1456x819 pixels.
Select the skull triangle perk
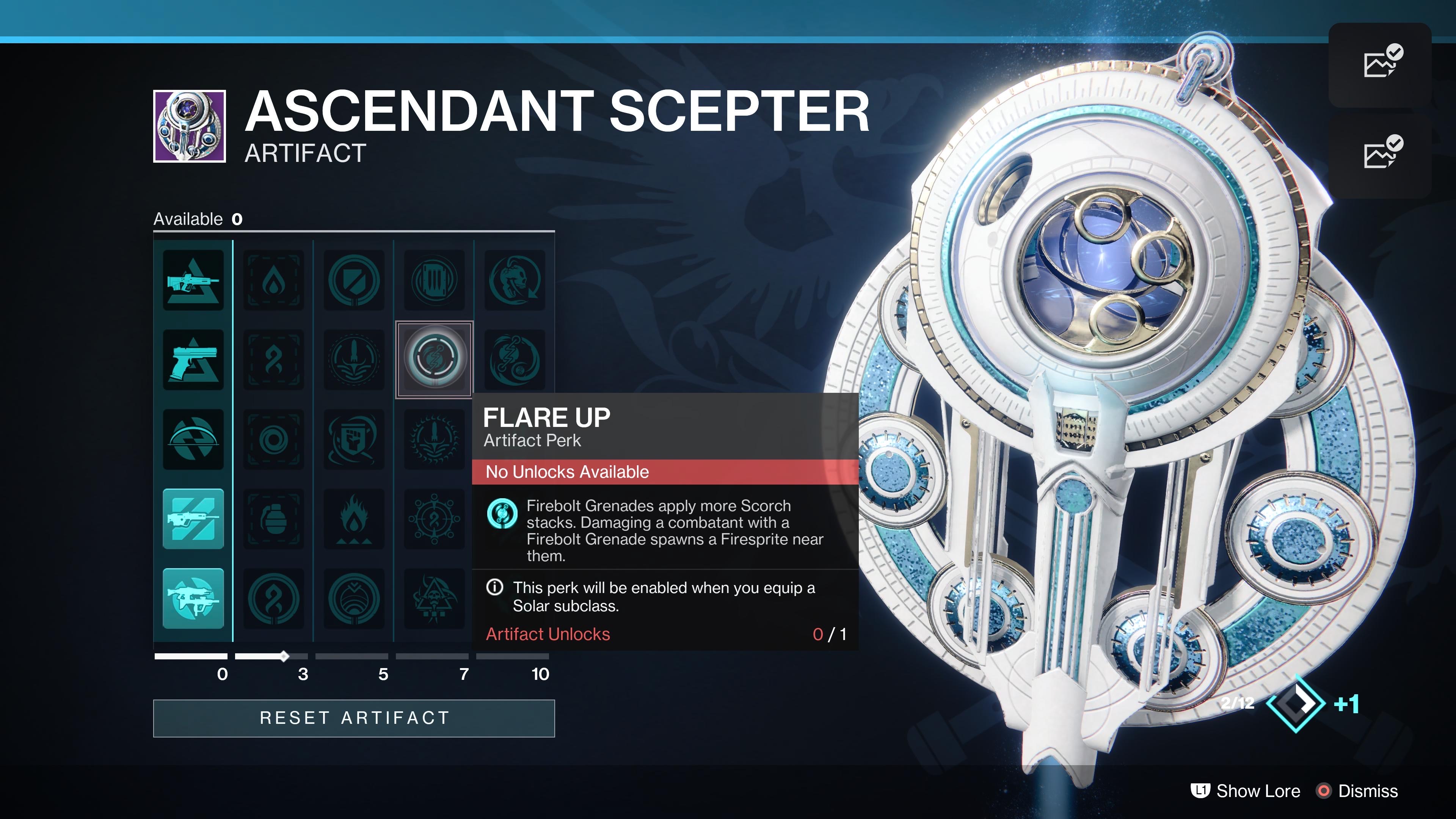pos(434,599)
